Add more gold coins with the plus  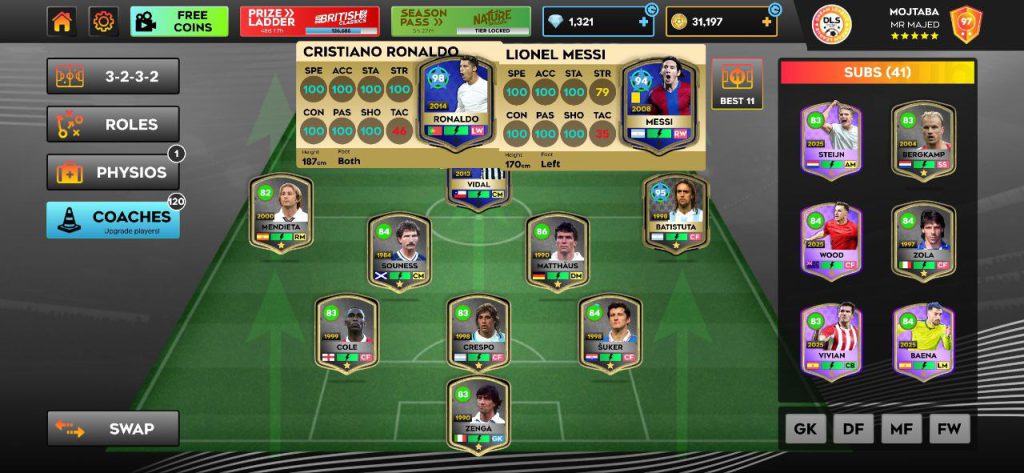(767, 21)
